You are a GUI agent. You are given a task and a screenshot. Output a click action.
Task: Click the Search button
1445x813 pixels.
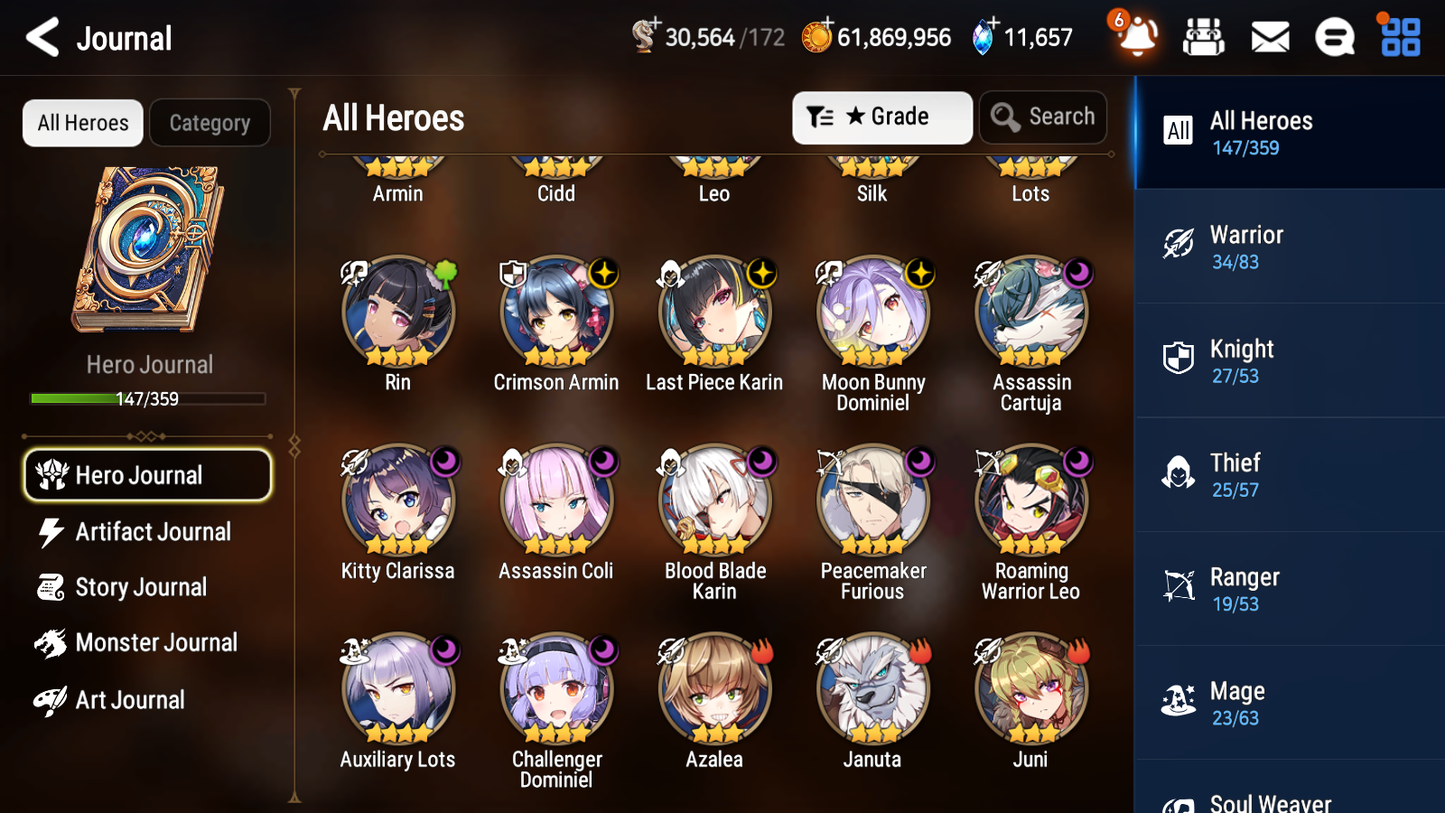(1043, 117)
